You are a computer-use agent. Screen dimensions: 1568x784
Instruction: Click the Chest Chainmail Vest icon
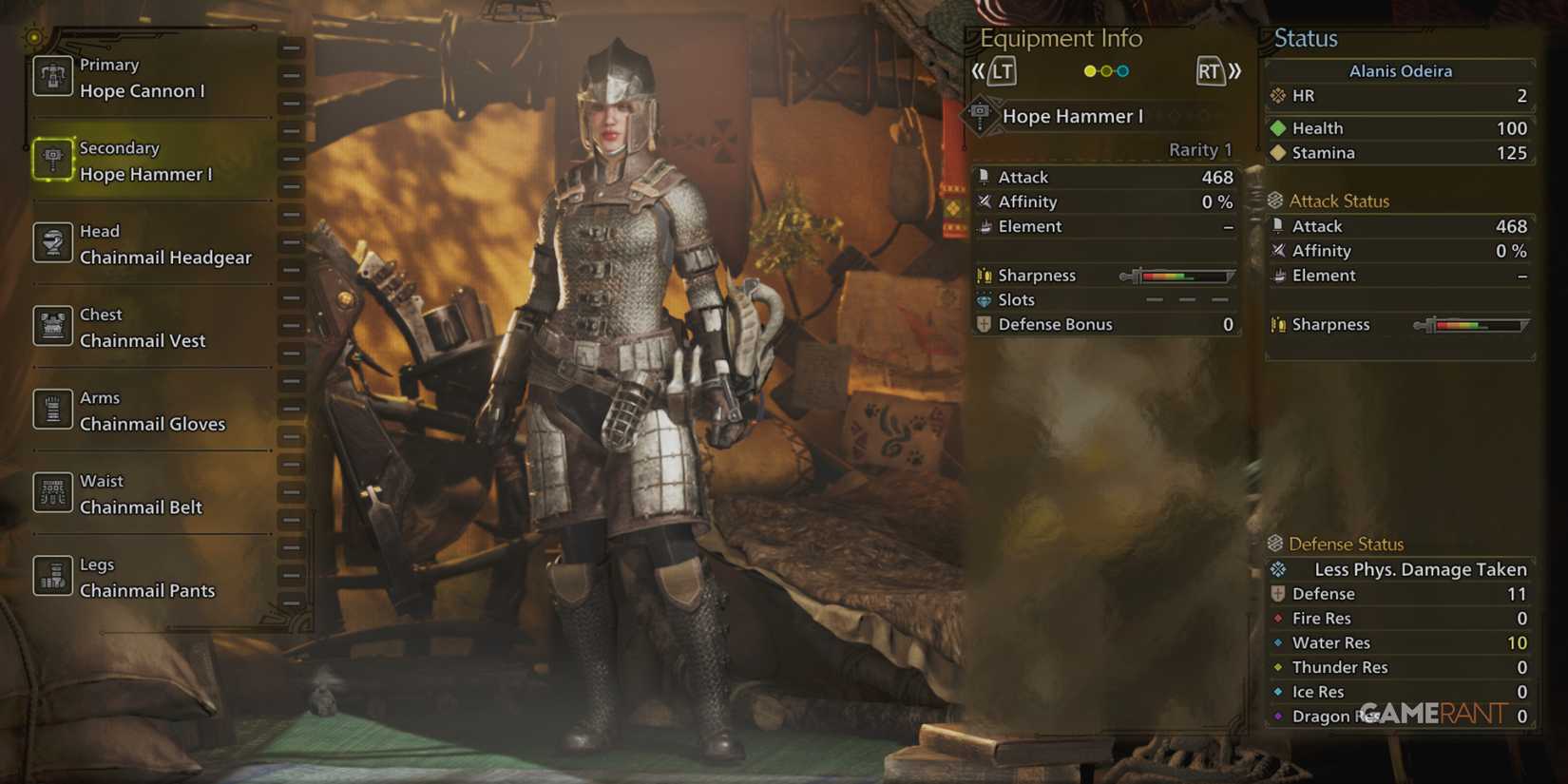[x=52, y=326]
